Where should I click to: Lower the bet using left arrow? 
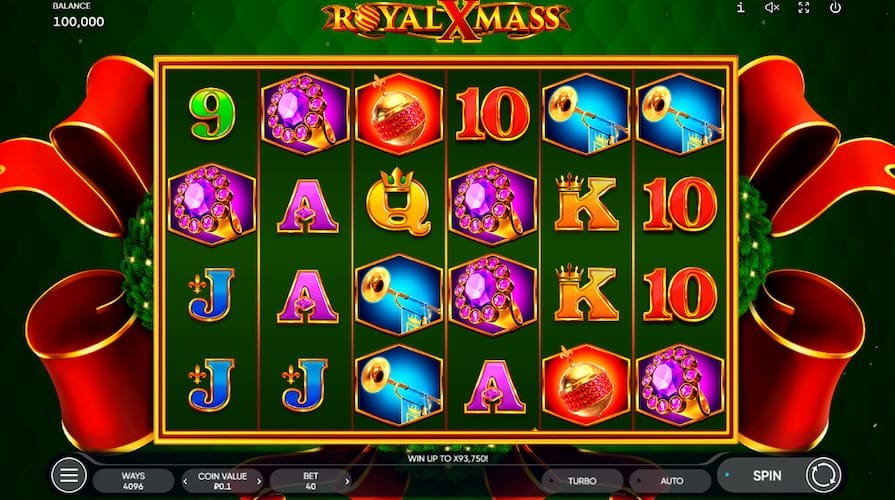coord(277,482)
